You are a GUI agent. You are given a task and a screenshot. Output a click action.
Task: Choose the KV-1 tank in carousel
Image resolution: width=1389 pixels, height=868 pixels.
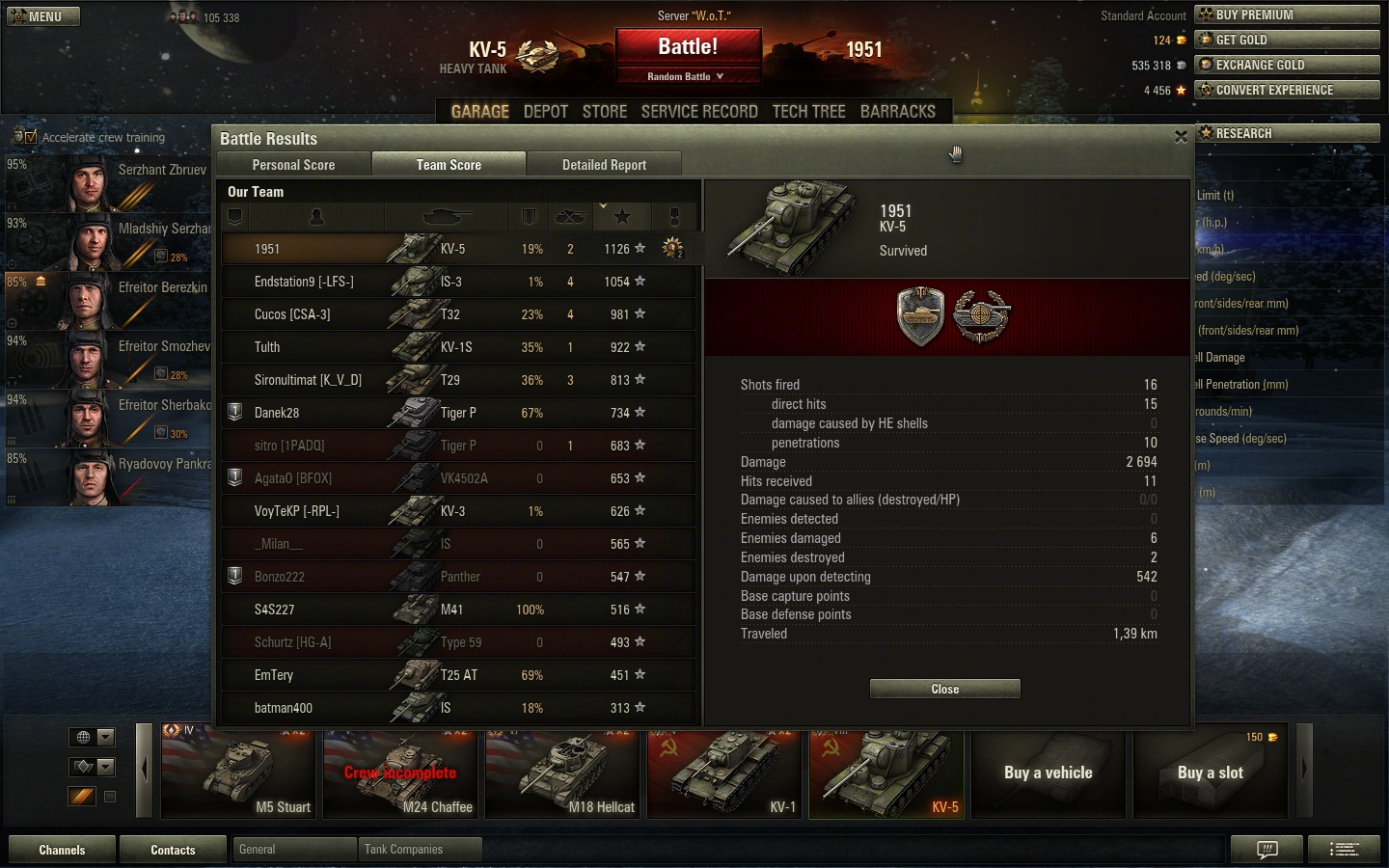pyautogui.click(x=723, y=773)
